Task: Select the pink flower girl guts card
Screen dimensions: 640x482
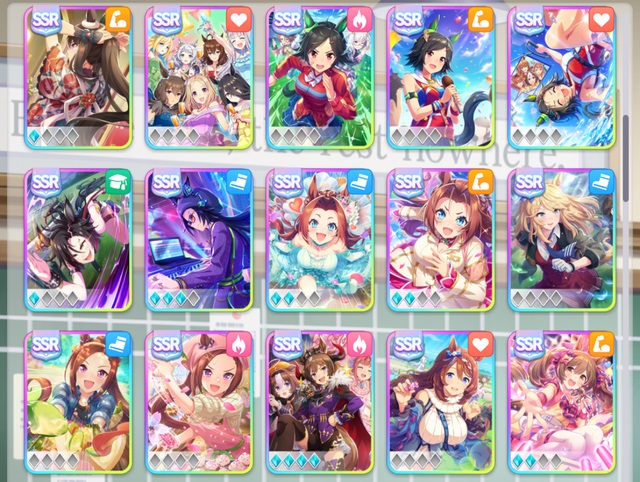Action: click(x=200, y=401)
